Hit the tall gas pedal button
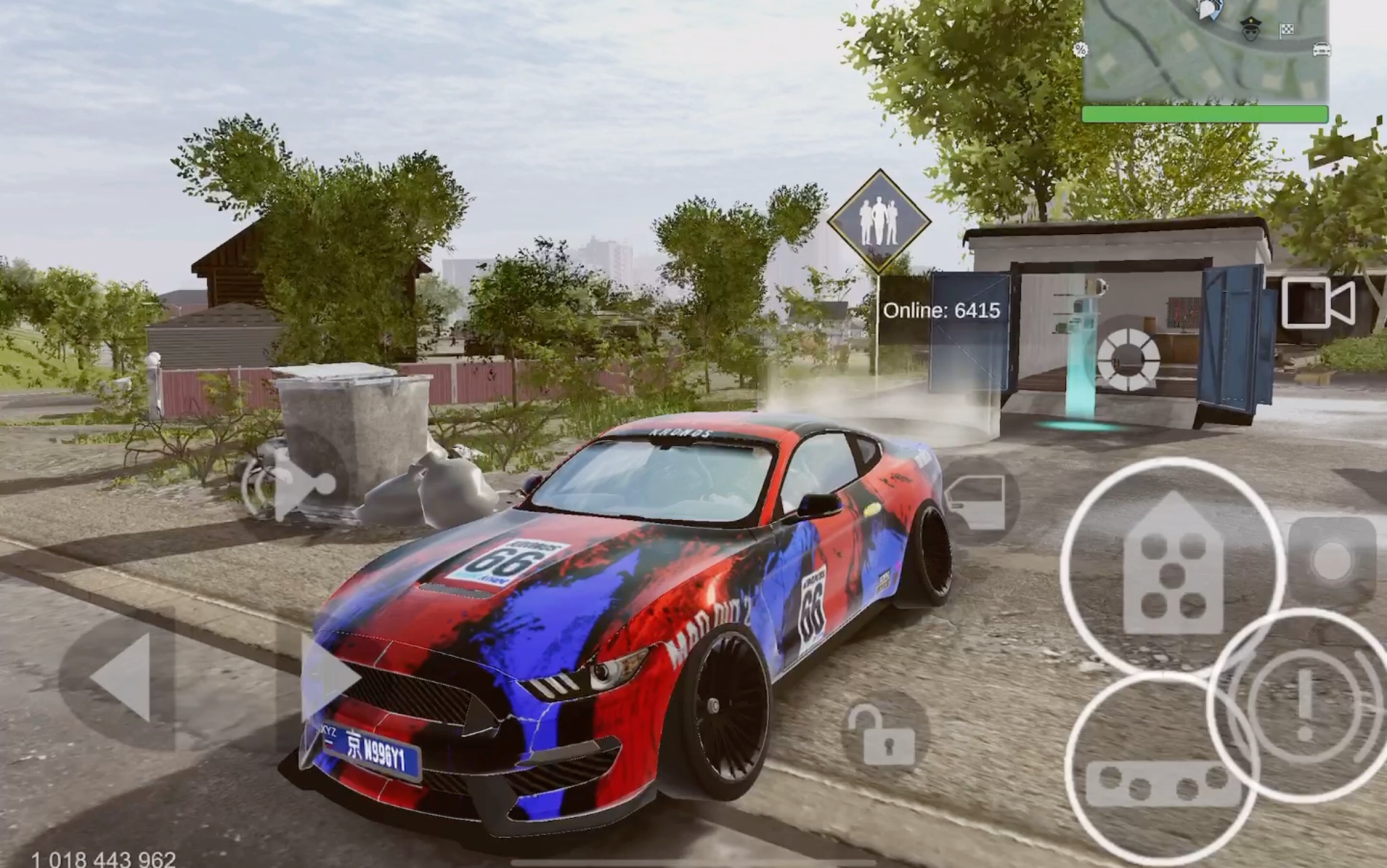Viewport: 1387px width, 868px height. 1172,566
